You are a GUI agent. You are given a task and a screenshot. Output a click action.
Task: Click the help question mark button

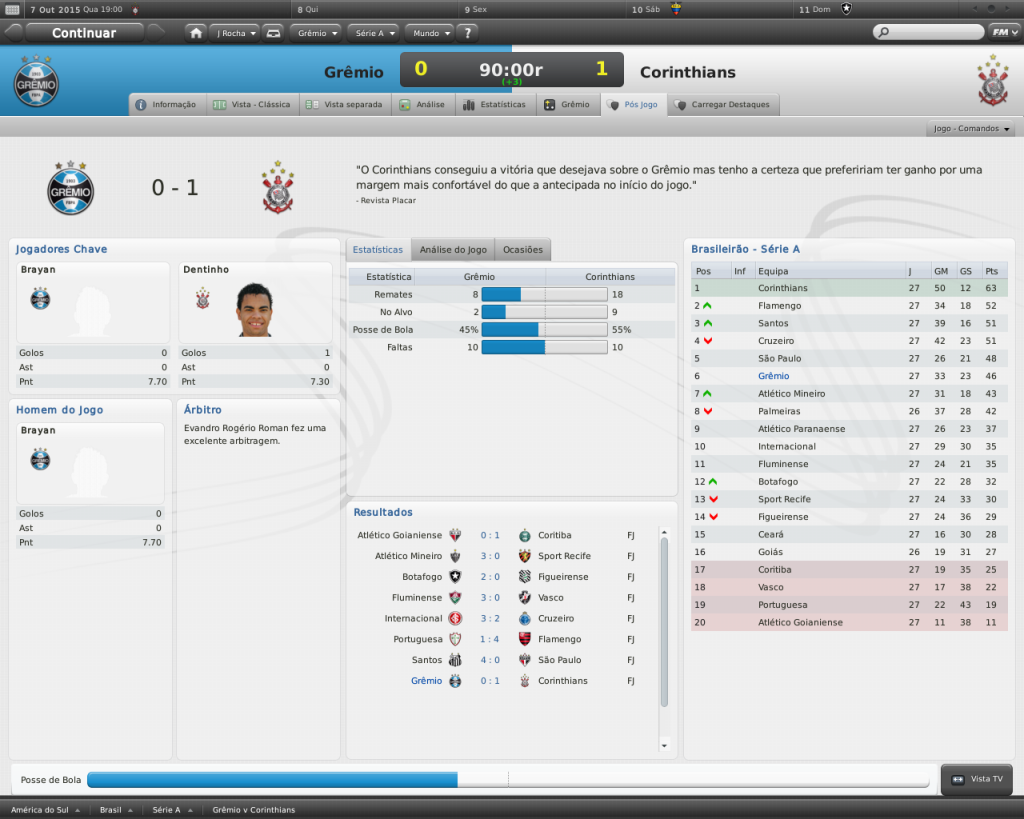point(468,33)
